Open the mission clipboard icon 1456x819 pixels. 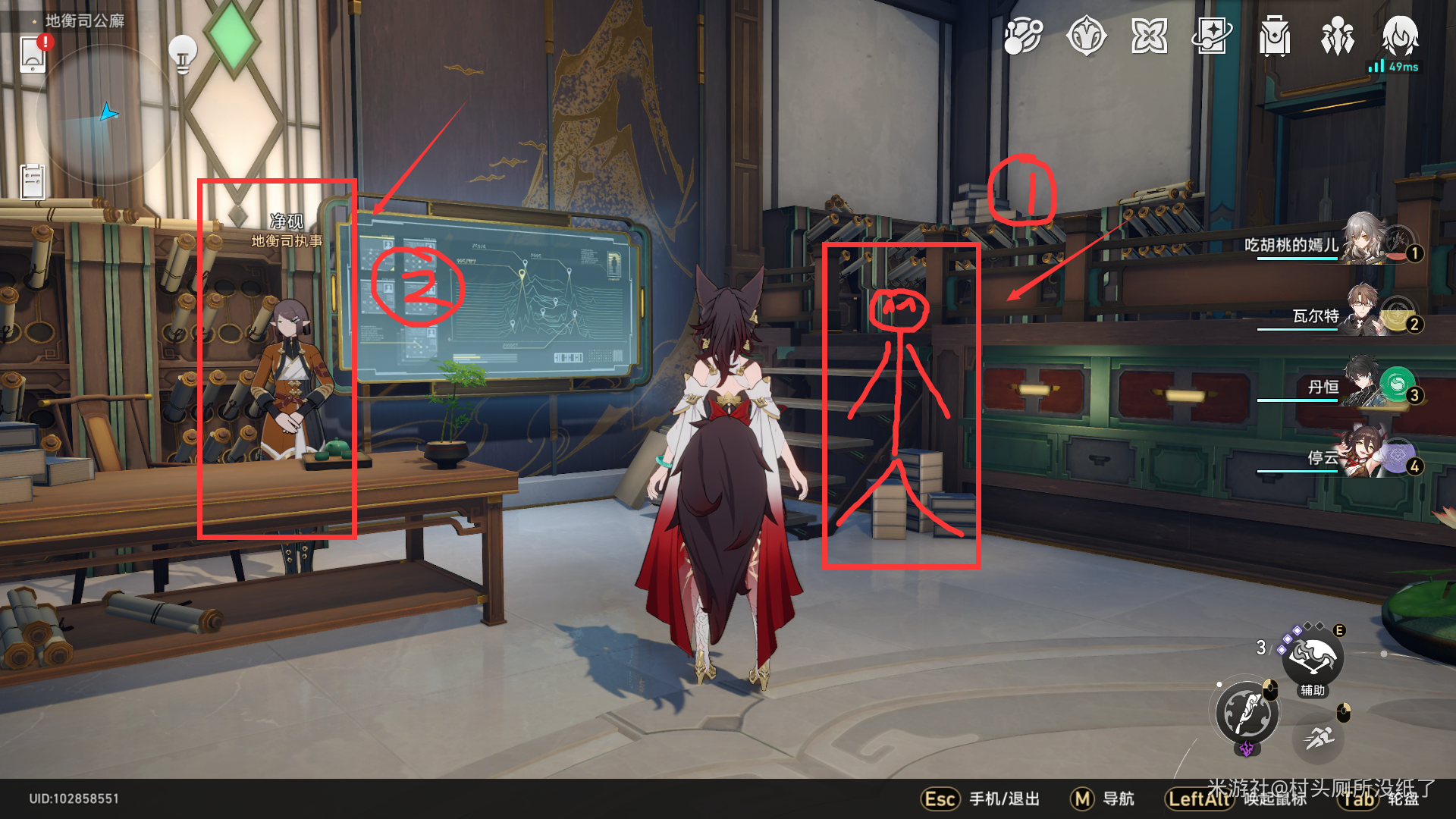33,181
